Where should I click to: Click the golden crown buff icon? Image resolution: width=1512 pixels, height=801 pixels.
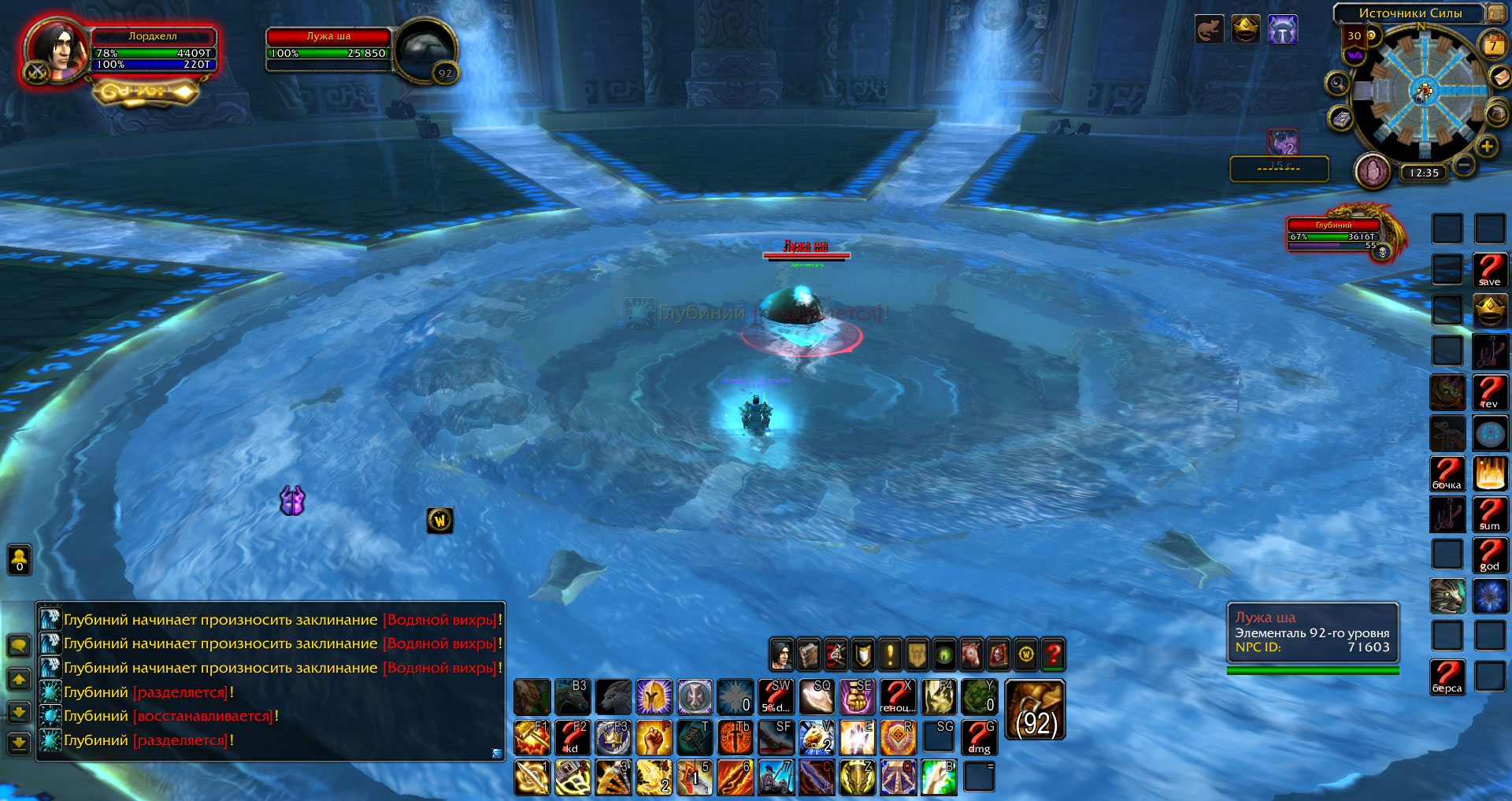click(1245, 30)
